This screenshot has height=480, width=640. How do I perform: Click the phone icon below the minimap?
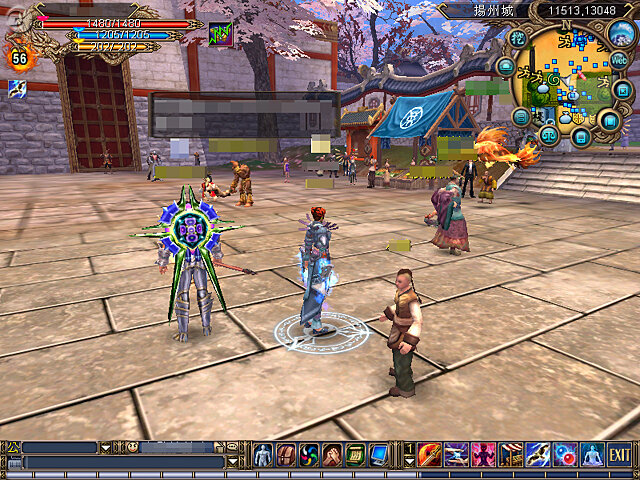580,135
